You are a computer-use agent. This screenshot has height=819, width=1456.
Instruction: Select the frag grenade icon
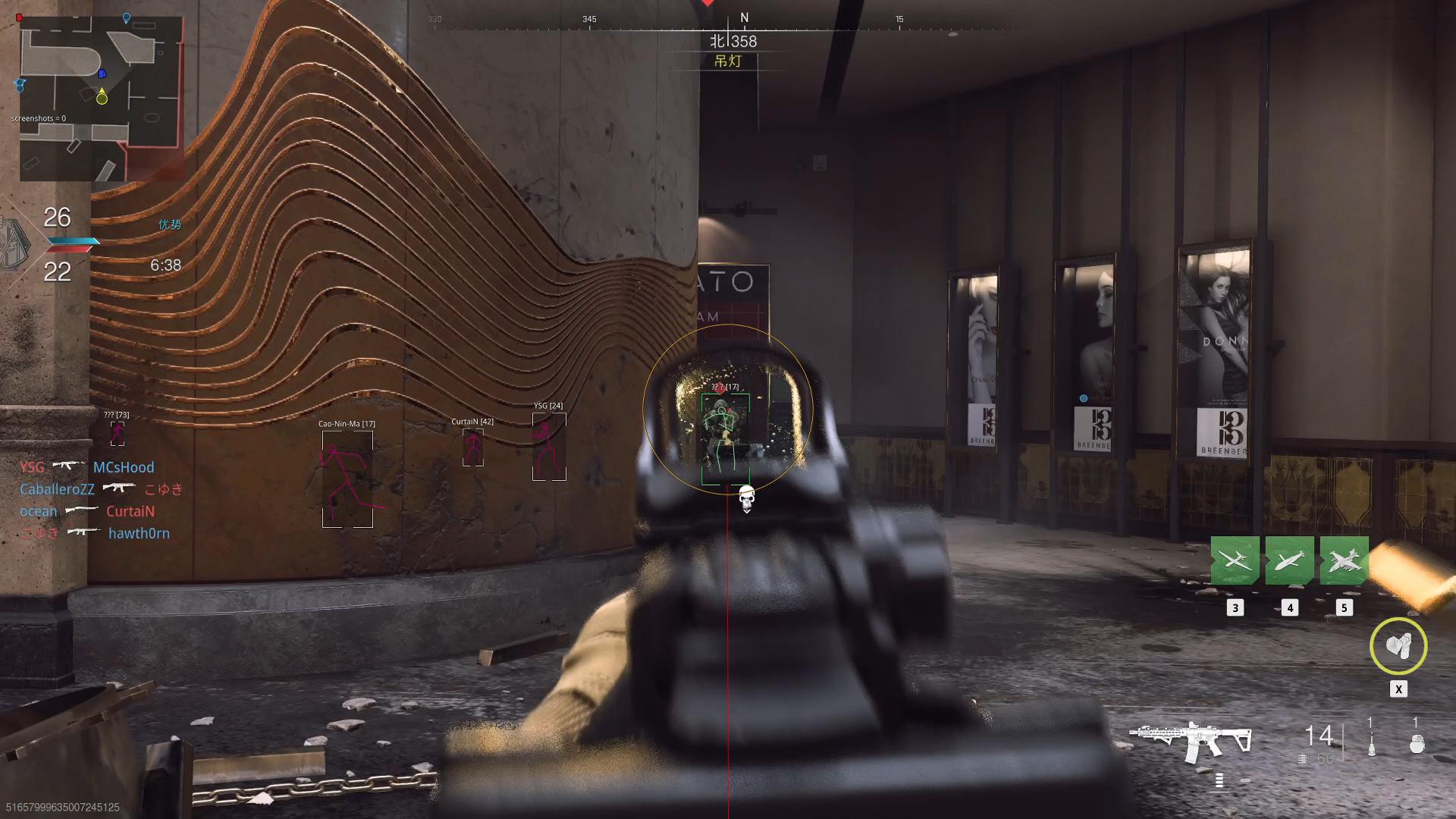(x=1416, y=744)
